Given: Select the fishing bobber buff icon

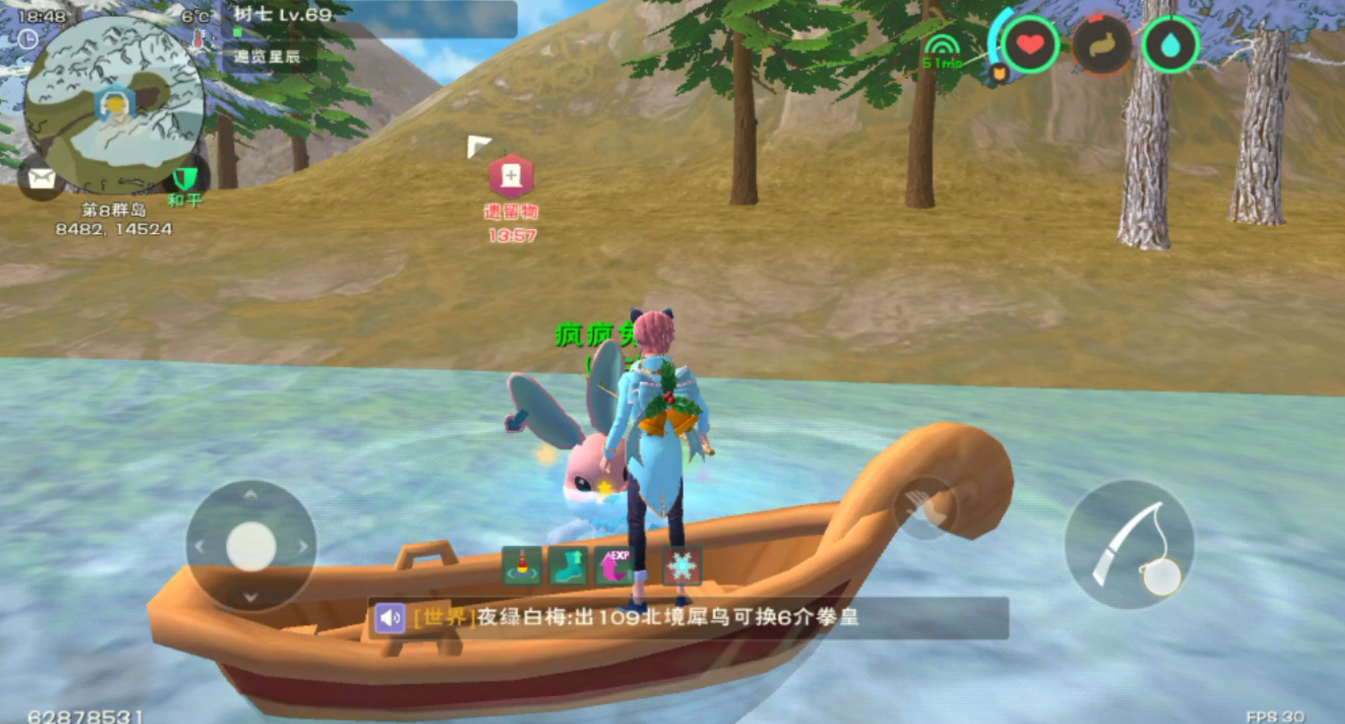Looking at the screenshot, I should click(x=522, y=566).
